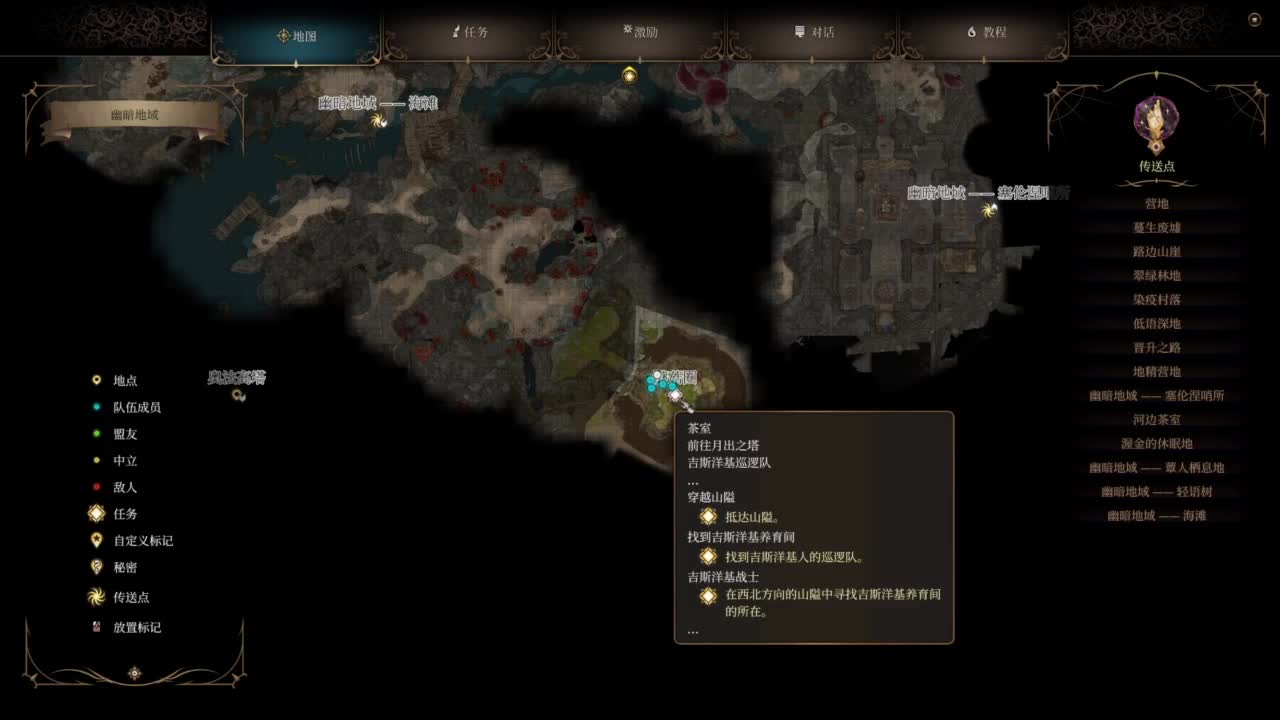The width and height of the screenshot is (1280, 720).
Task: Toggle the 地点 filter in the legend
Action: pyautogui.click(x=96, y=380)
